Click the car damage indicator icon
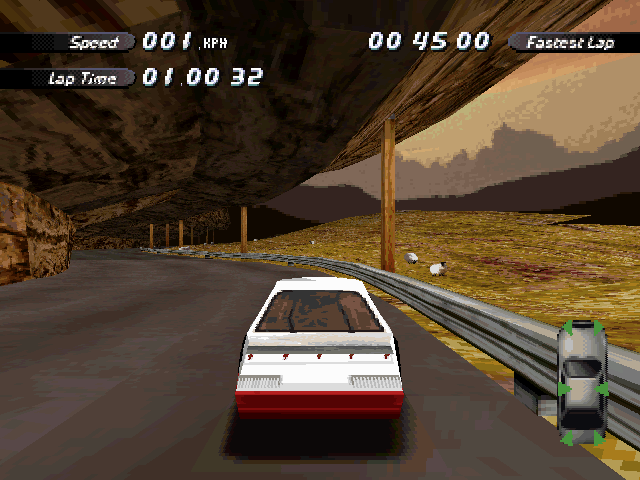This screenshot has width=640, height=480. click(582, 383)
